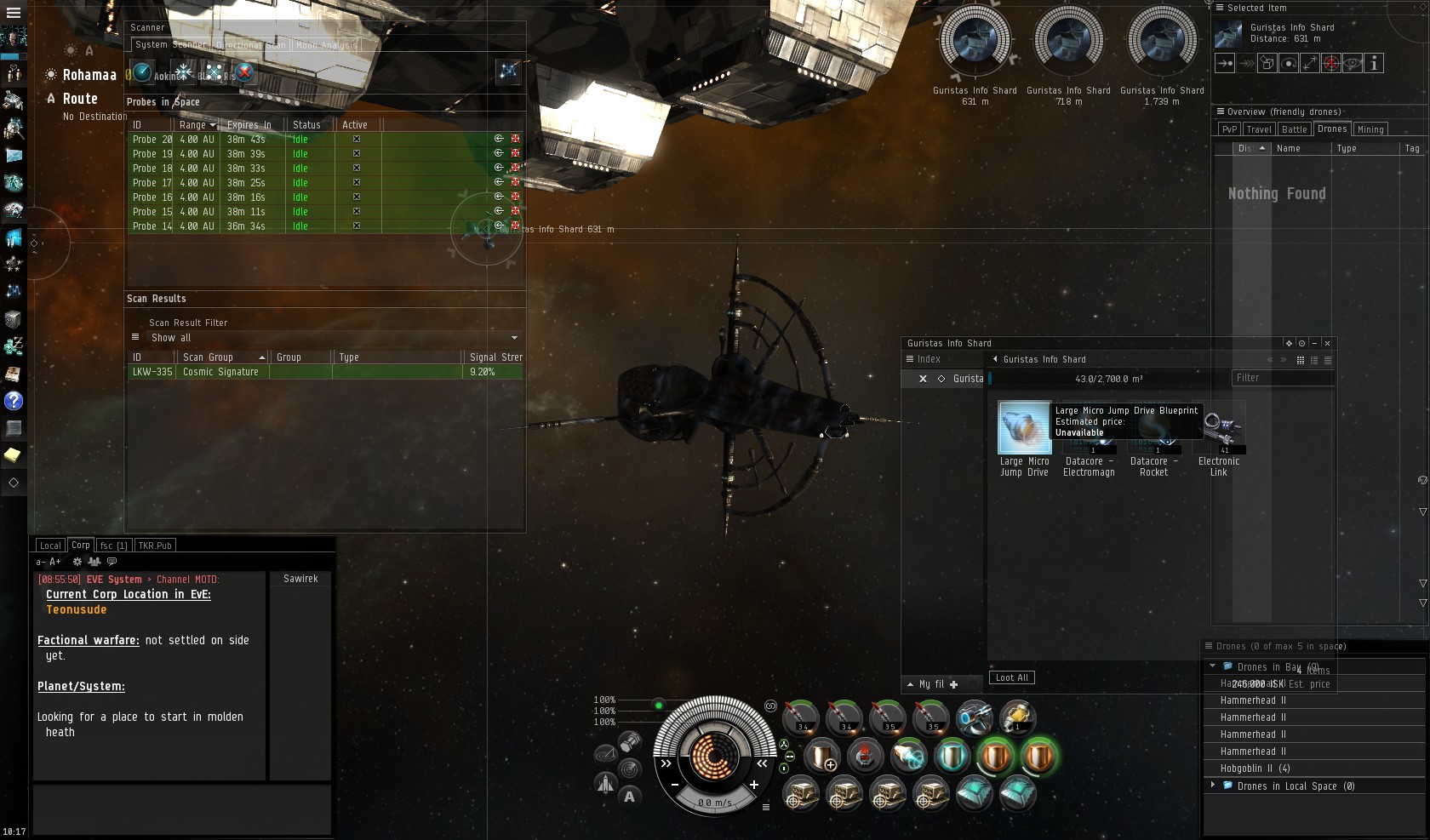Image resolution: width=1430 pixels, height=840 pixels.
Task: Expand Drones in Local Space
Action: click(x=1213, y=786)
